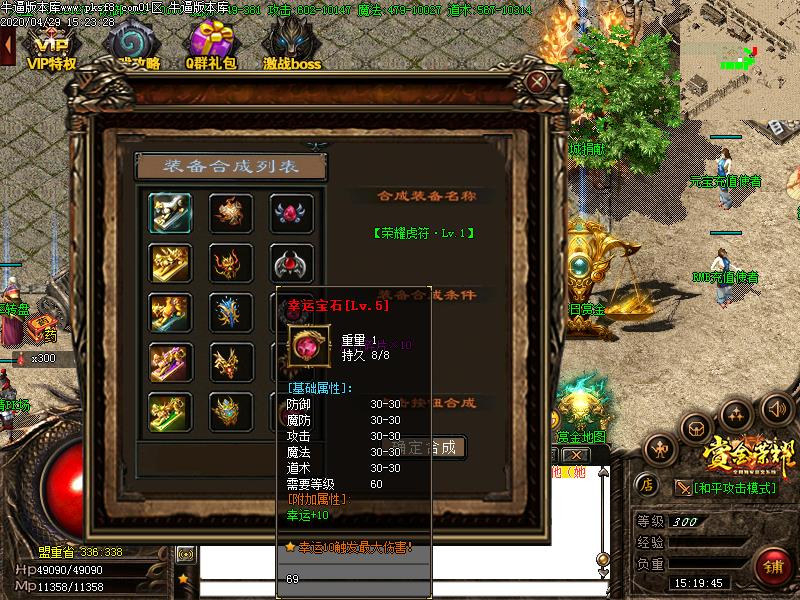Viewport: 800px width, 600px height.
Task: Select the red gem dark-winged recipe
Action: (291, 264)
